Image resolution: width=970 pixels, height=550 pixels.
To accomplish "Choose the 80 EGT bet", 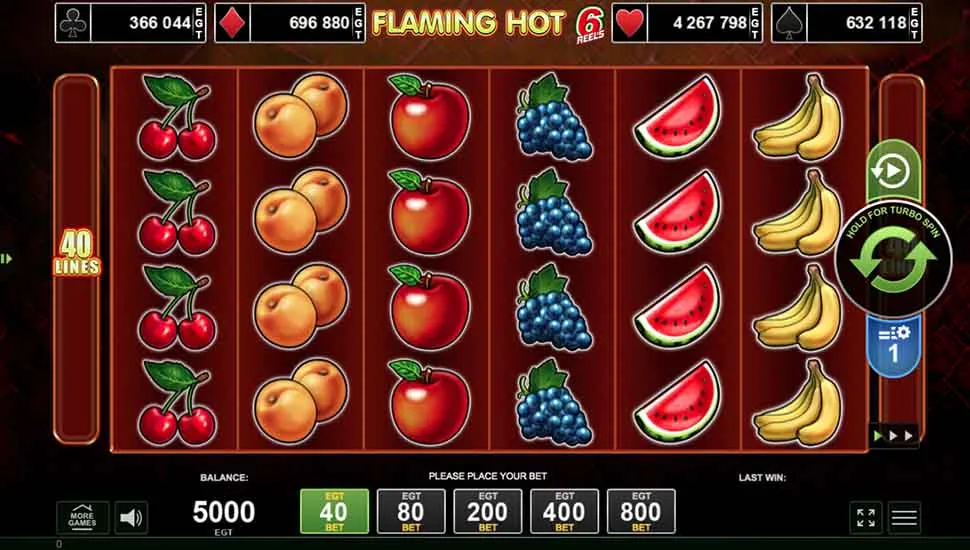I will pyautogui.click(x=411, y=511).
